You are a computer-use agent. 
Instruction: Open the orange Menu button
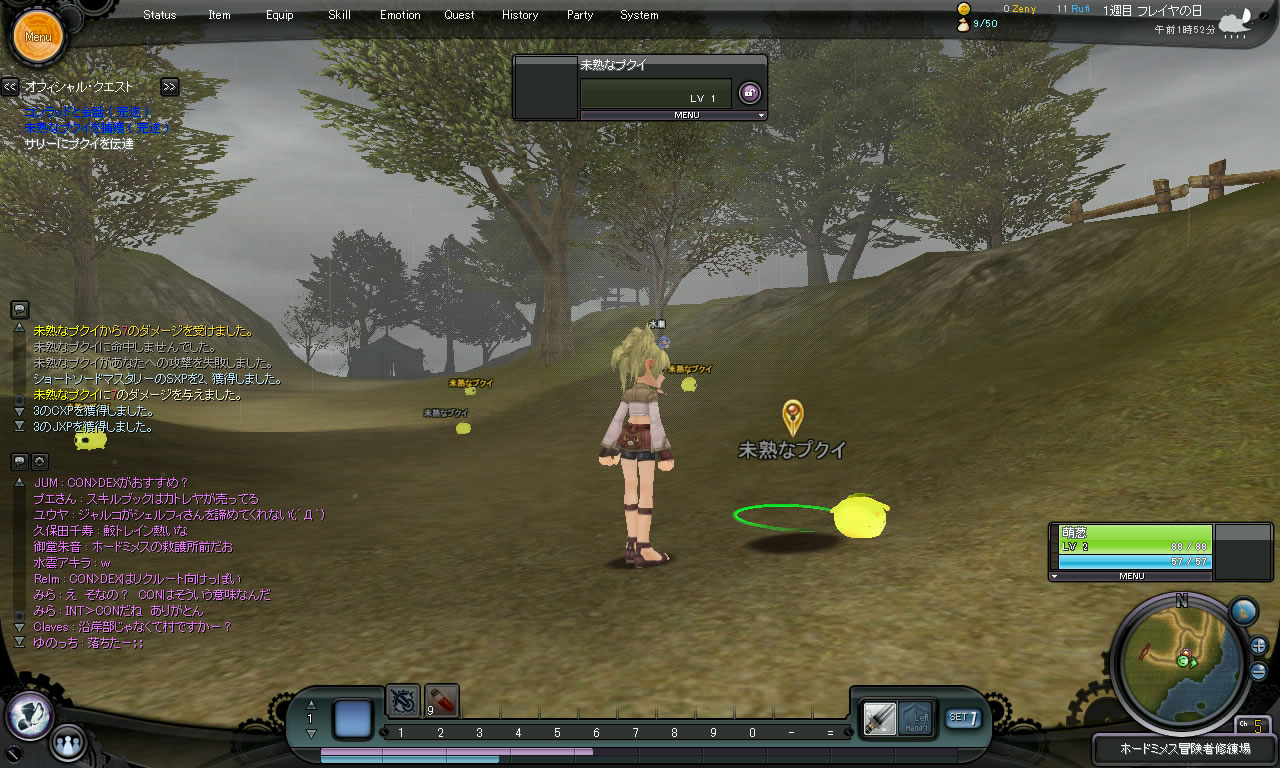click(38, 37)
